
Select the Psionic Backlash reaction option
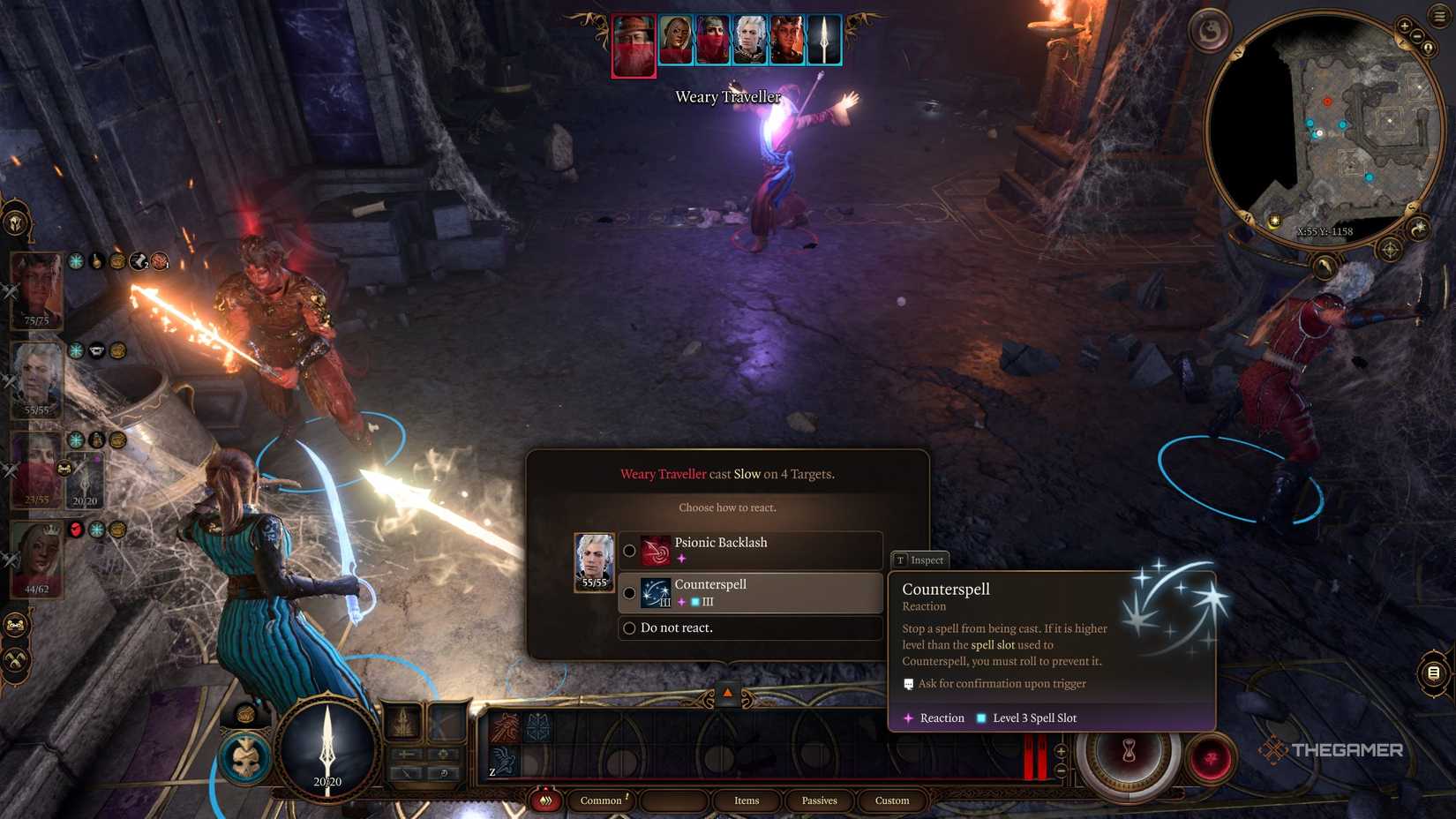pos(750,550)
